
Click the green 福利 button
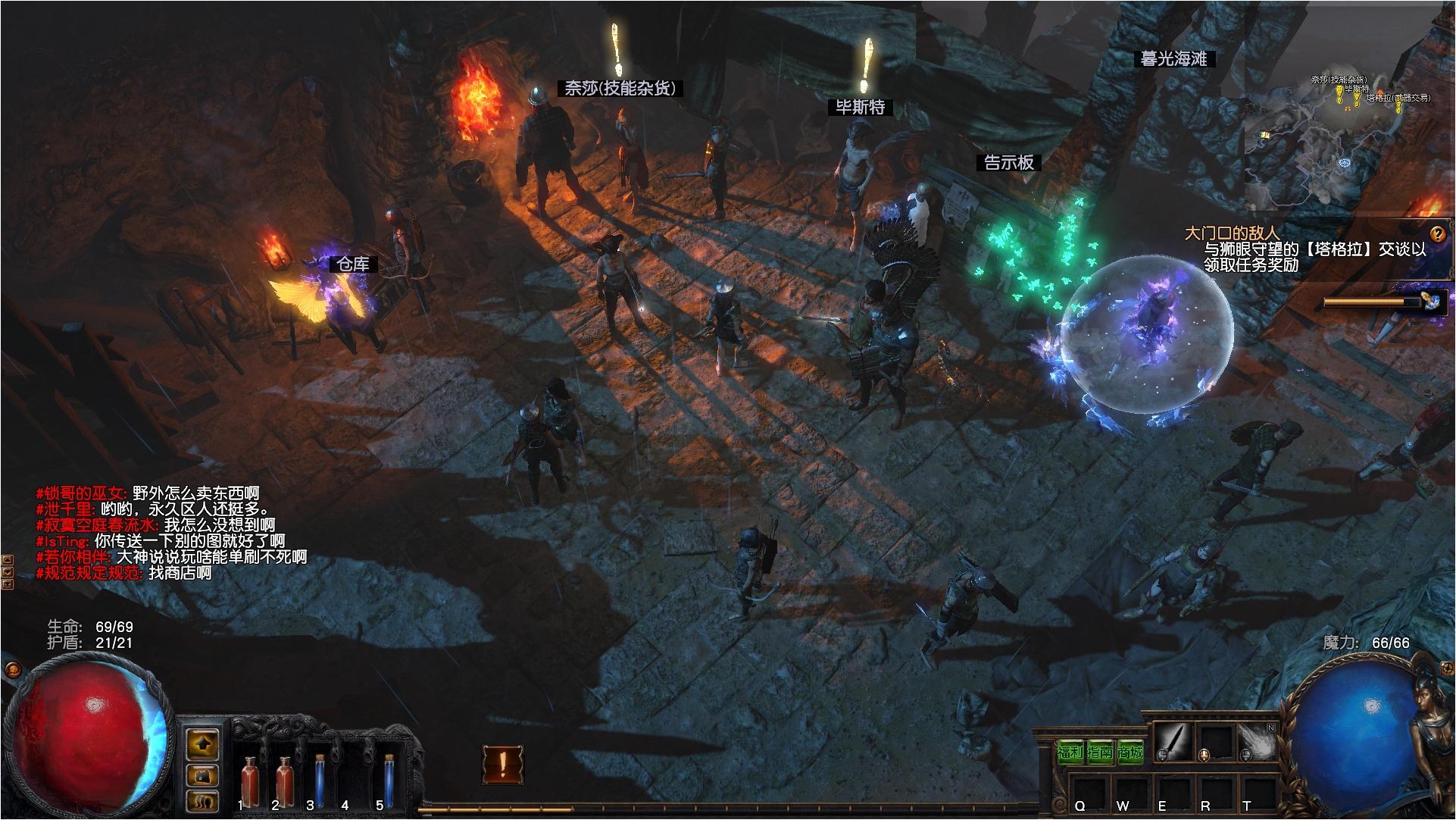tap(1070, 753)
